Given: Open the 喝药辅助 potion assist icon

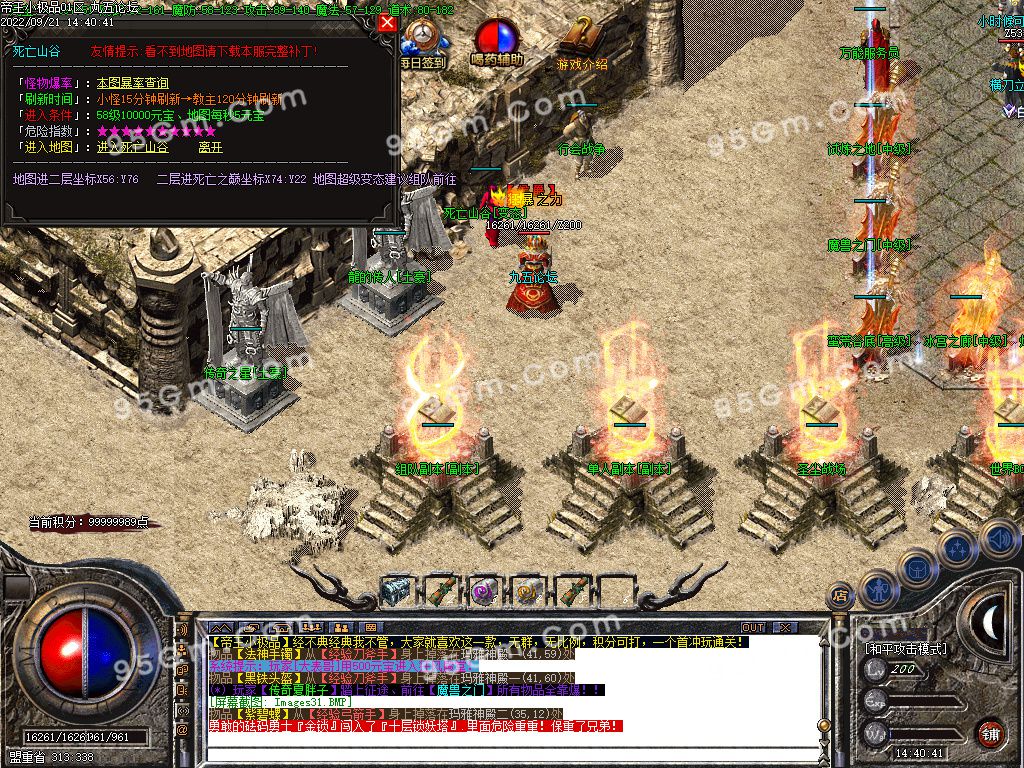Looking at the screenshot, I should click(497, 44).
